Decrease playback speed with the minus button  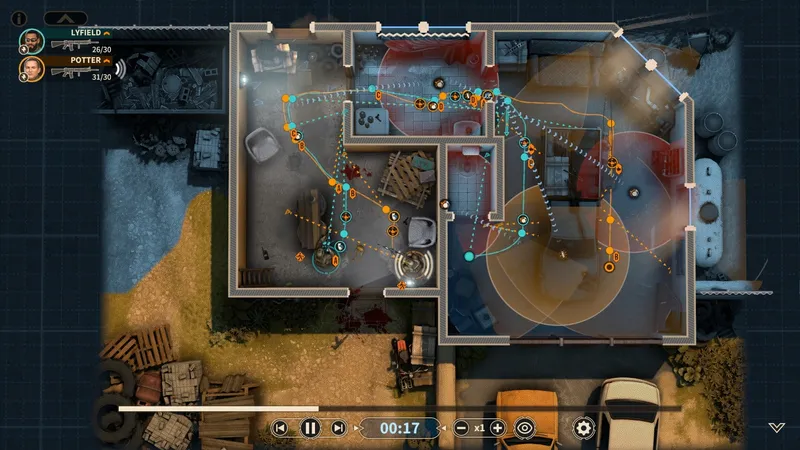pos(461,428)
